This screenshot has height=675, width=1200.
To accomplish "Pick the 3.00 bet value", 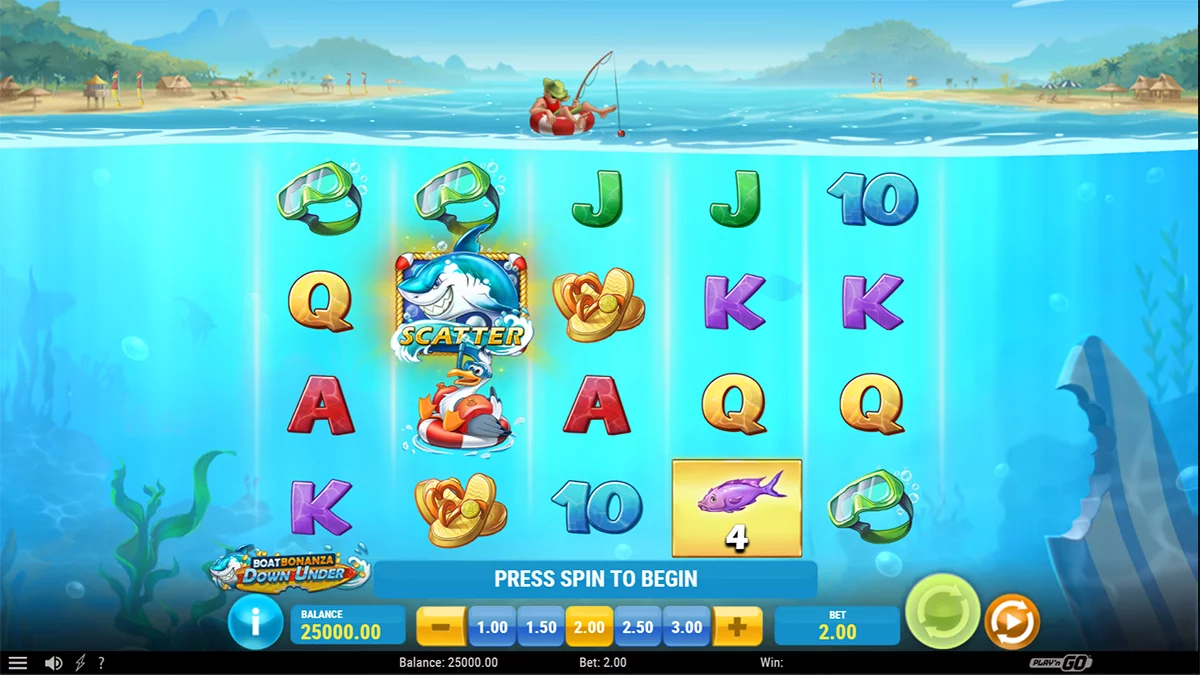I will pyautogui.click(x=687, y=627).
